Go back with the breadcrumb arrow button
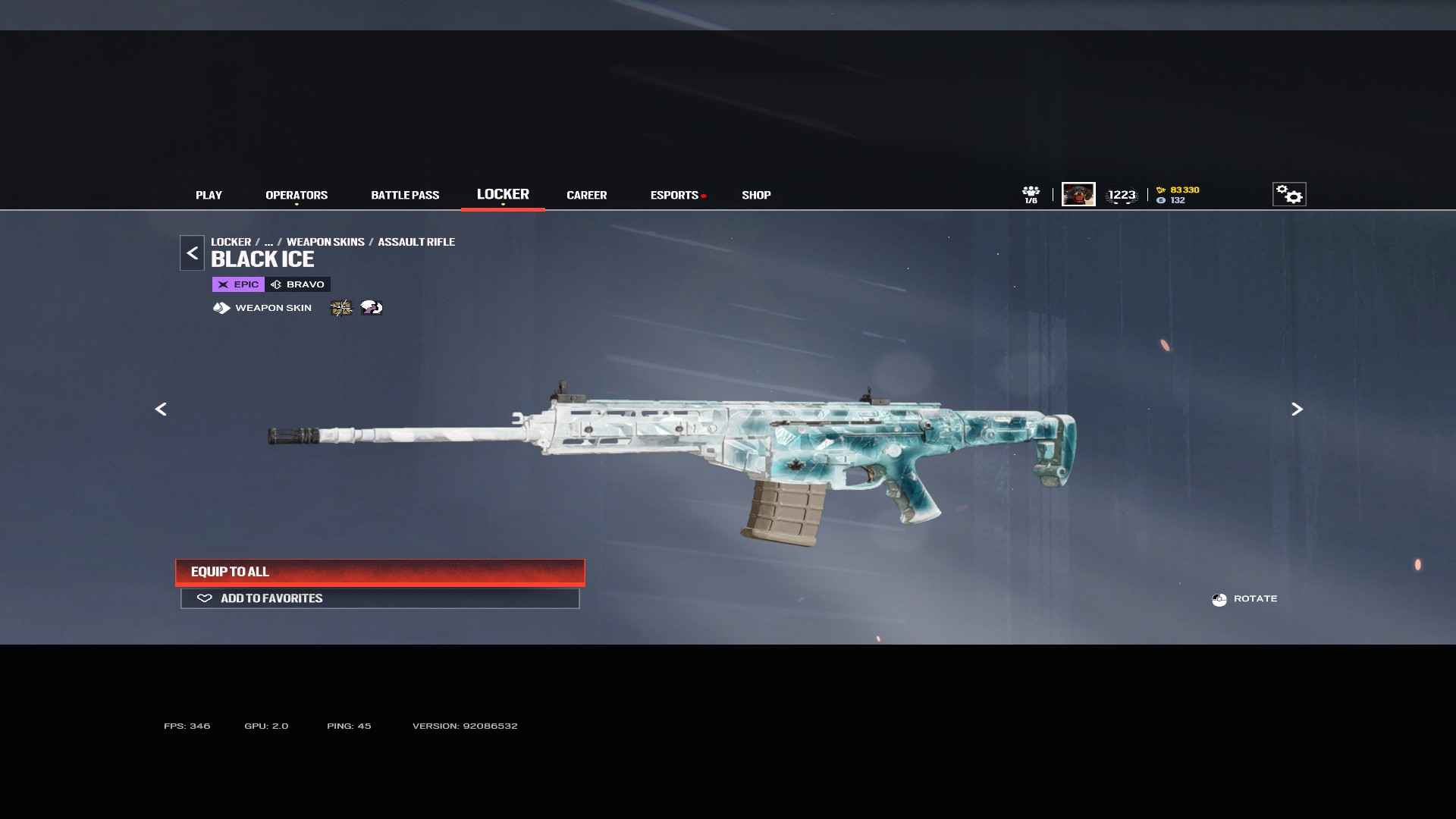 click(x=192, y=253)
